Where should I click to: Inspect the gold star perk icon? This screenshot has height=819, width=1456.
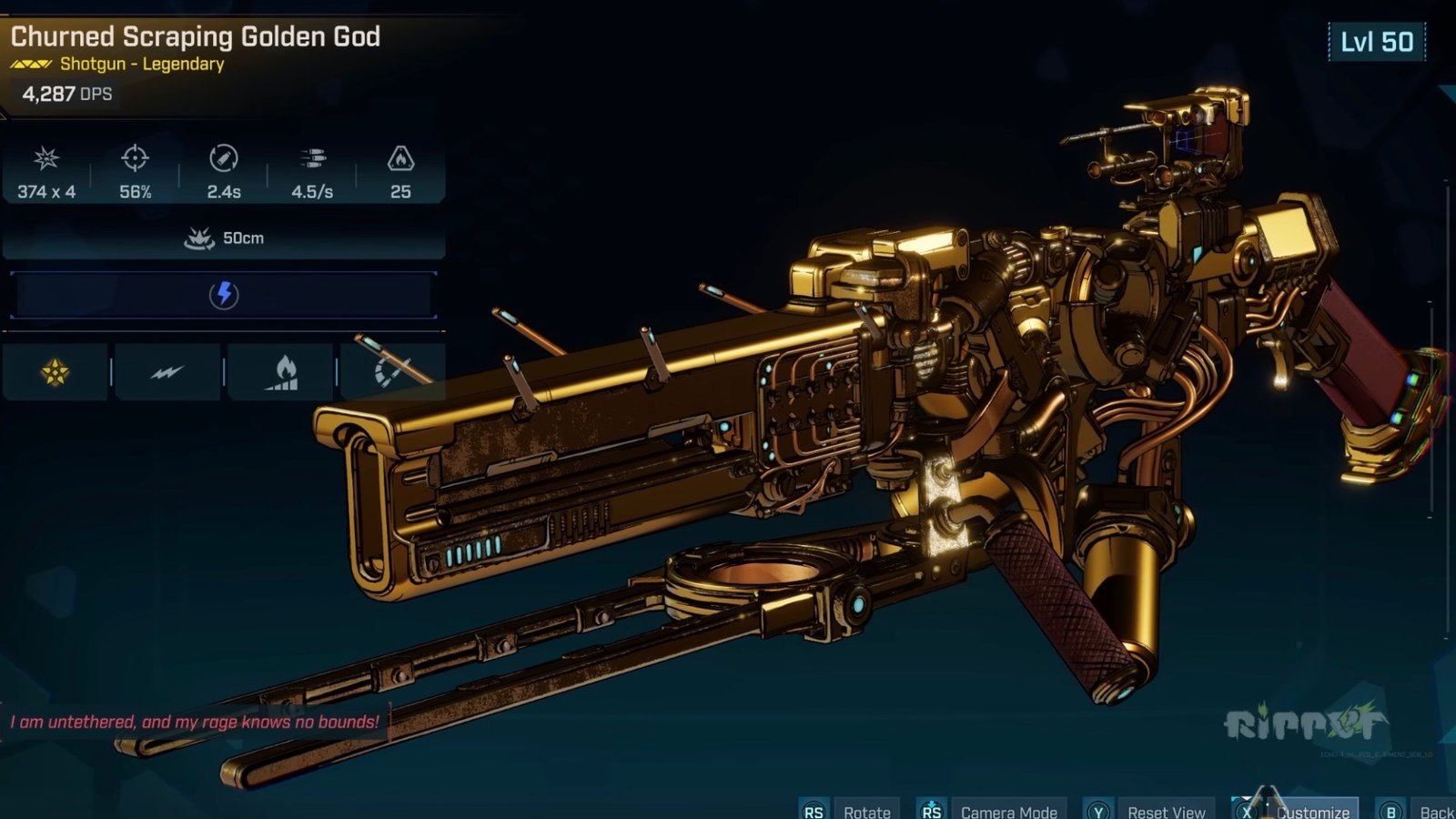56,371
